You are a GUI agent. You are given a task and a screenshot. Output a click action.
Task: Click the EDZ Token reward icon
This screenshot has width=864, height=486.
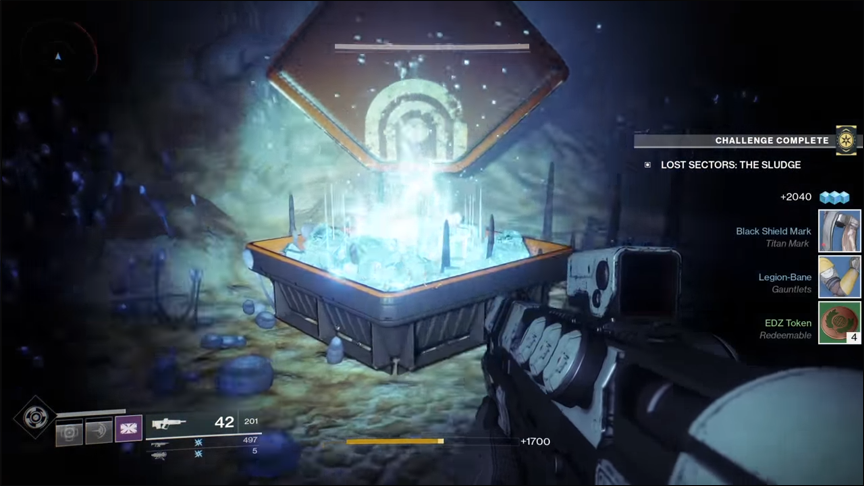(840, 323)
